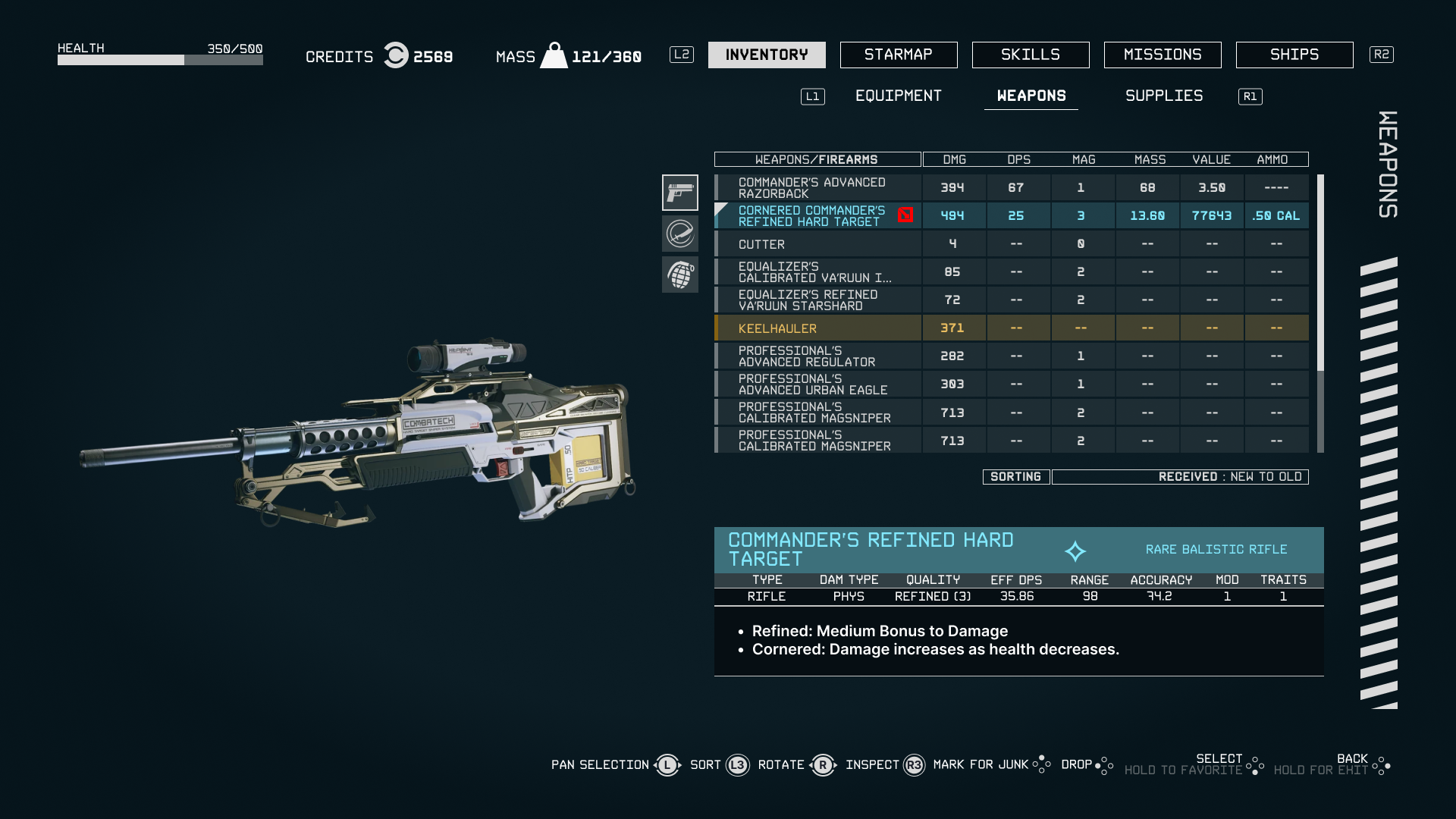
Task: Toggle Hold to Favorite at the bottom
Action: (1185, 768)
